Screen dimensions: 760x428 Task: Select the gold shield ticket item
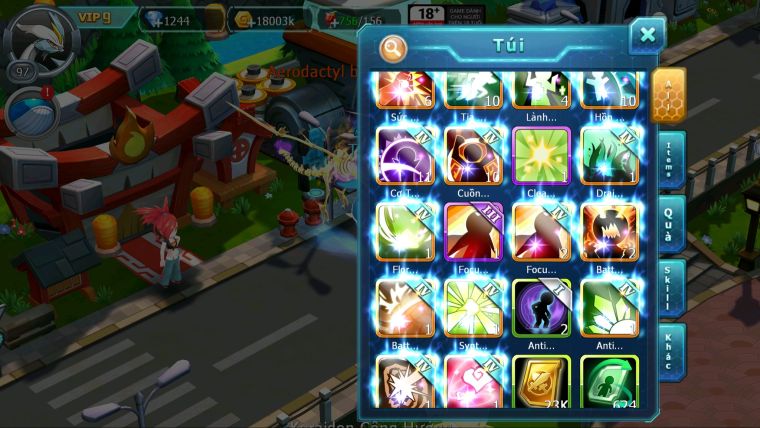[x=541, y=383]
